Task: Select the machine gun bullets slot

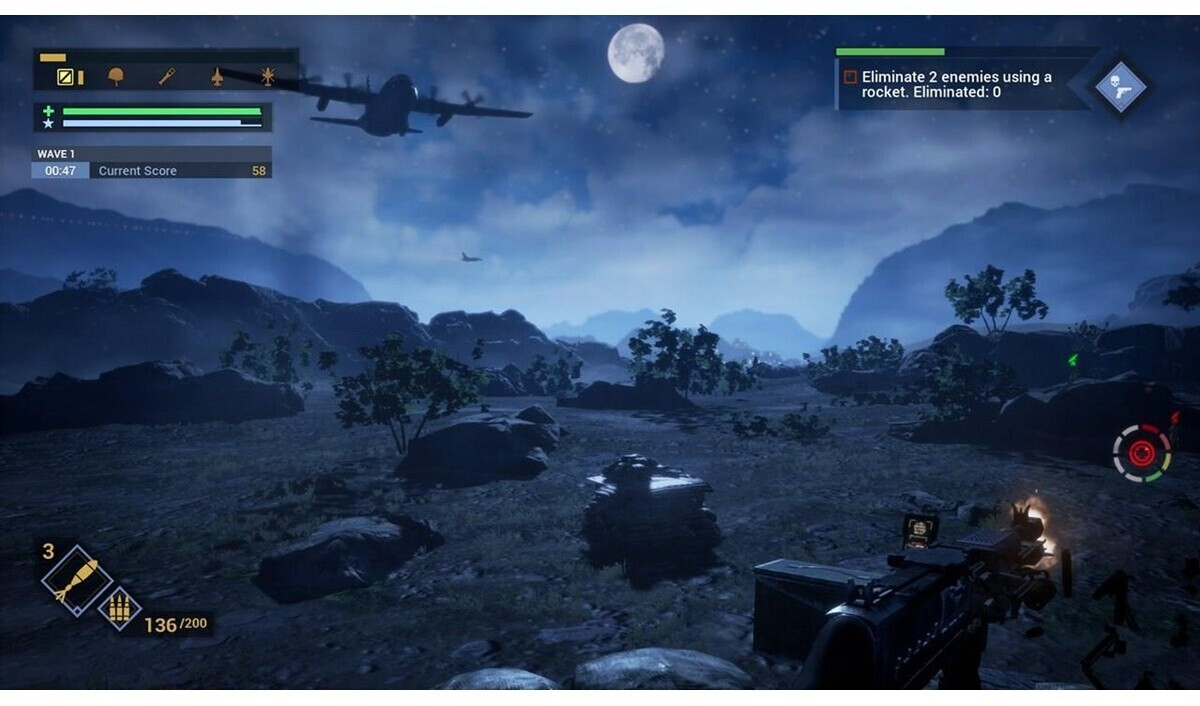Action: 119,607
